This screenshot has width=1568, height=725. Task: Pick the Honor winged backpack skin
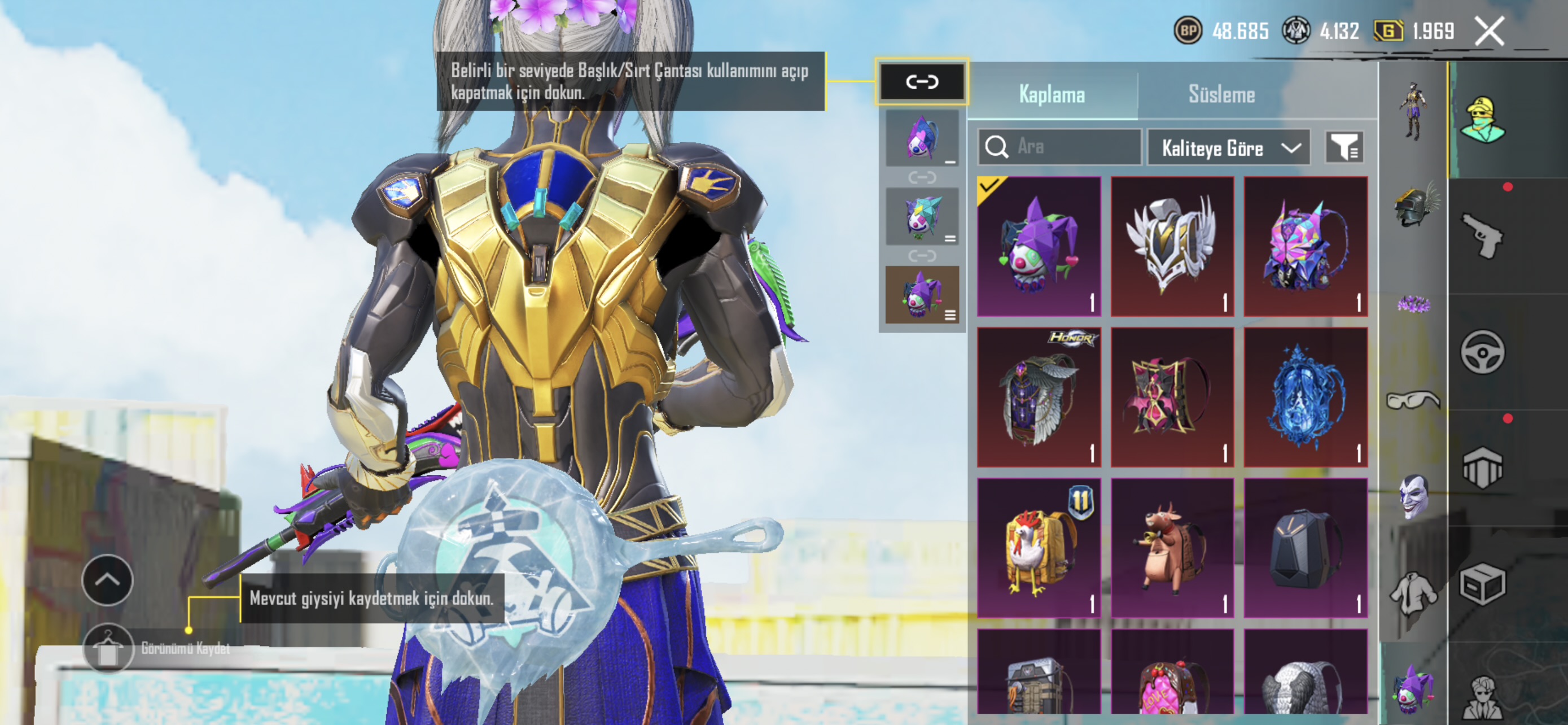coord(1039,397)
